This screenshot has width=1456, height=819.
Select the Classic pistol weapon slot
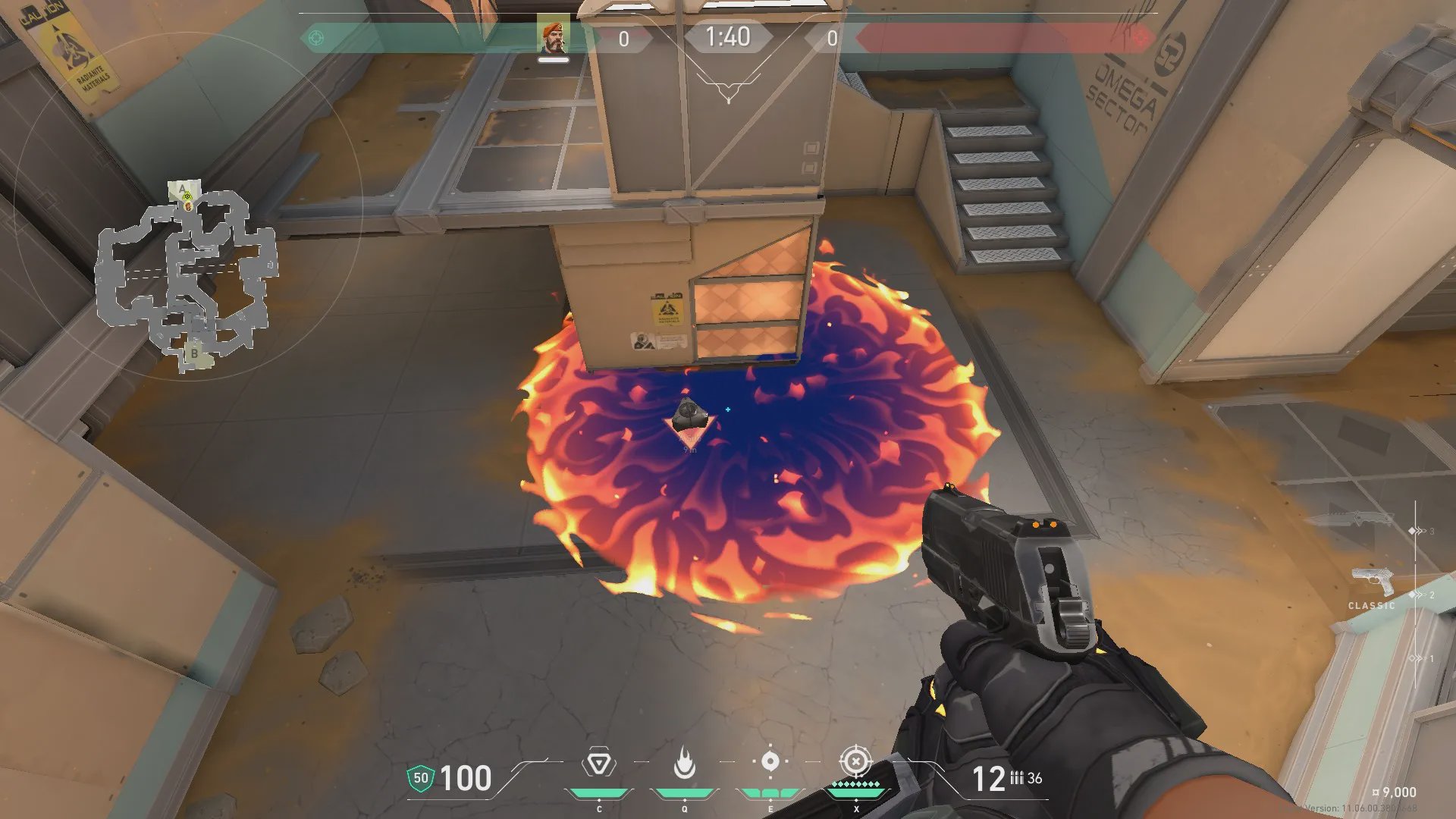coord(1372,583)
